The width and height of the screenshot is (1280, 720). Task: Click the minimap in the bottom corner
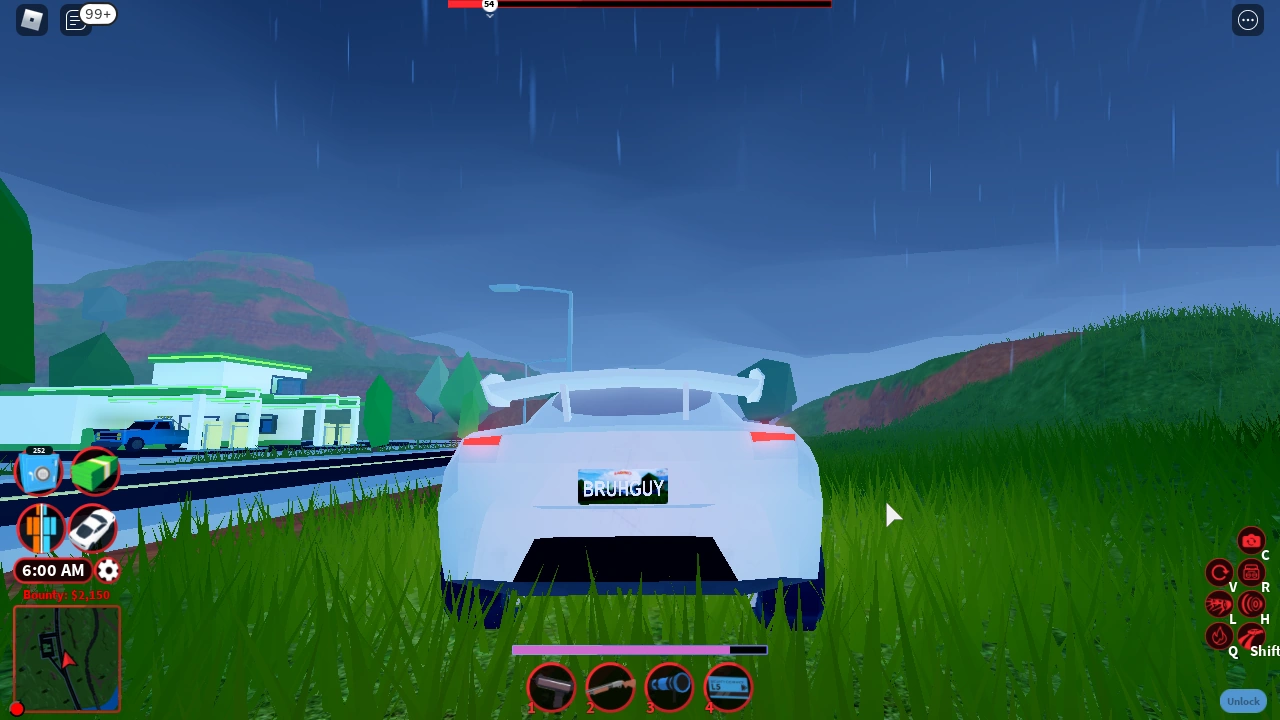[x=66, y=657]
